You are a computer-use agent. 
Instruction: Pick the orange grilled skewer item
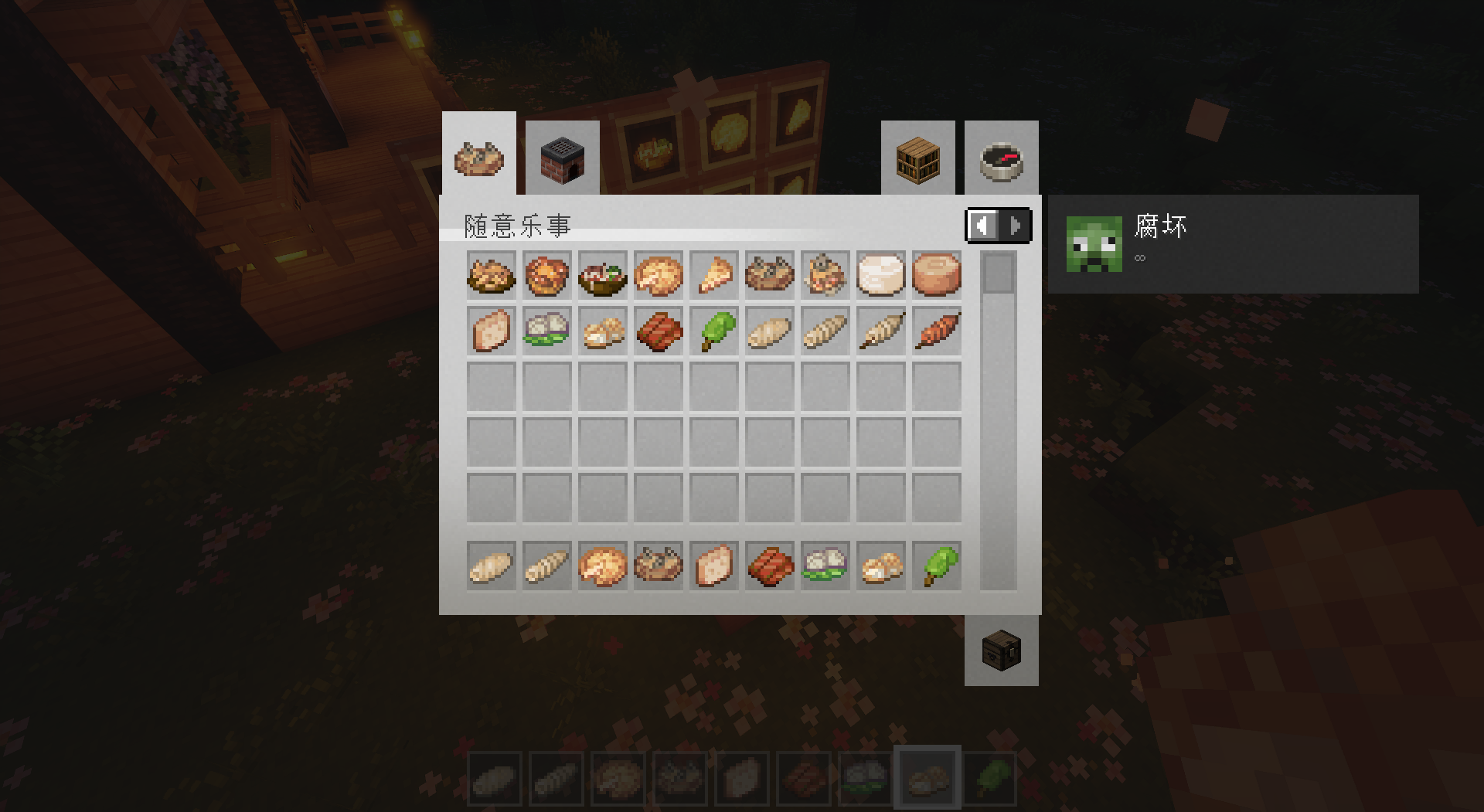tap(936, 331)
